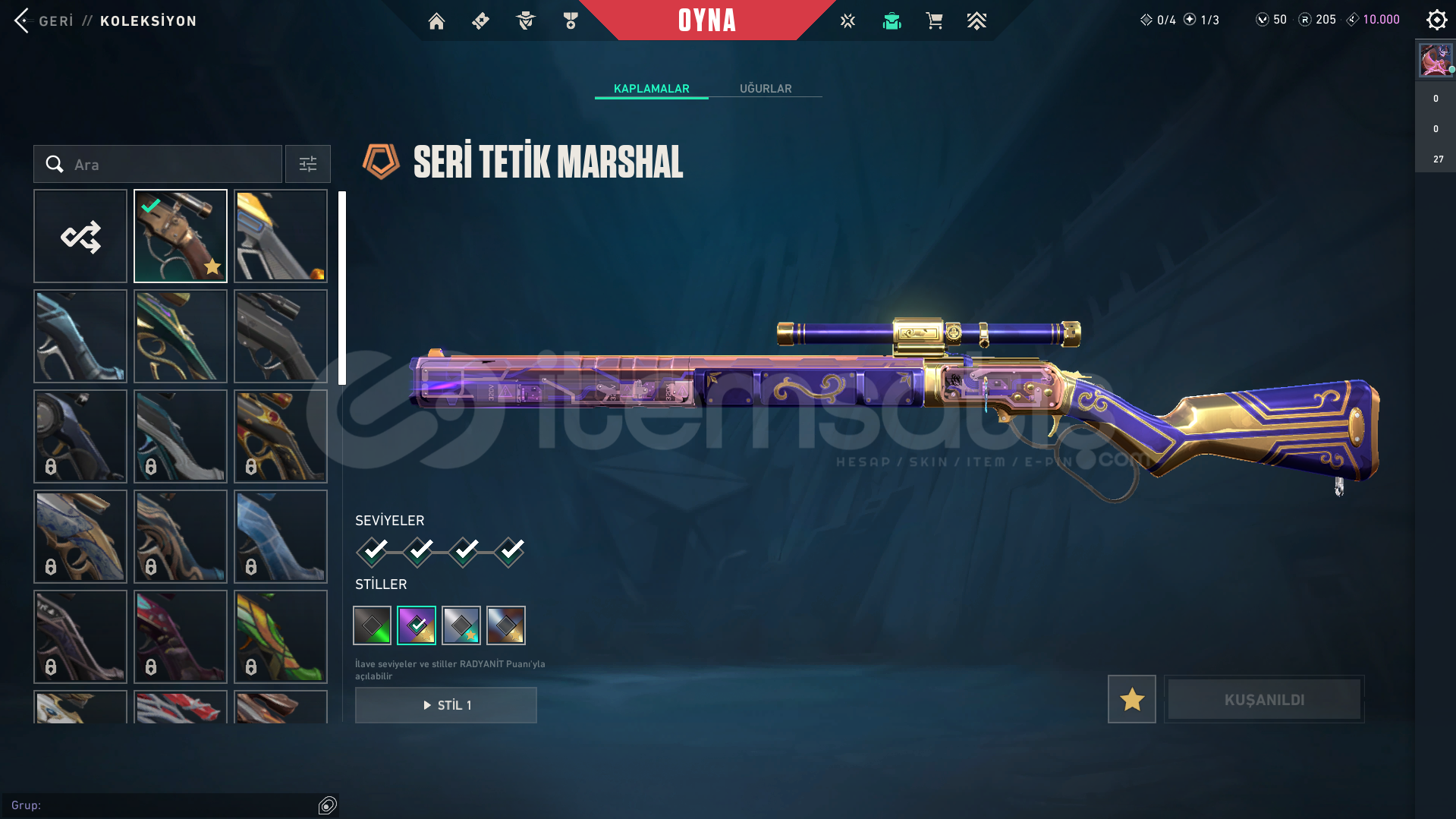Switch to the Uğurlar tab
The image size is (1456, 819).
[x=765, y=89]
